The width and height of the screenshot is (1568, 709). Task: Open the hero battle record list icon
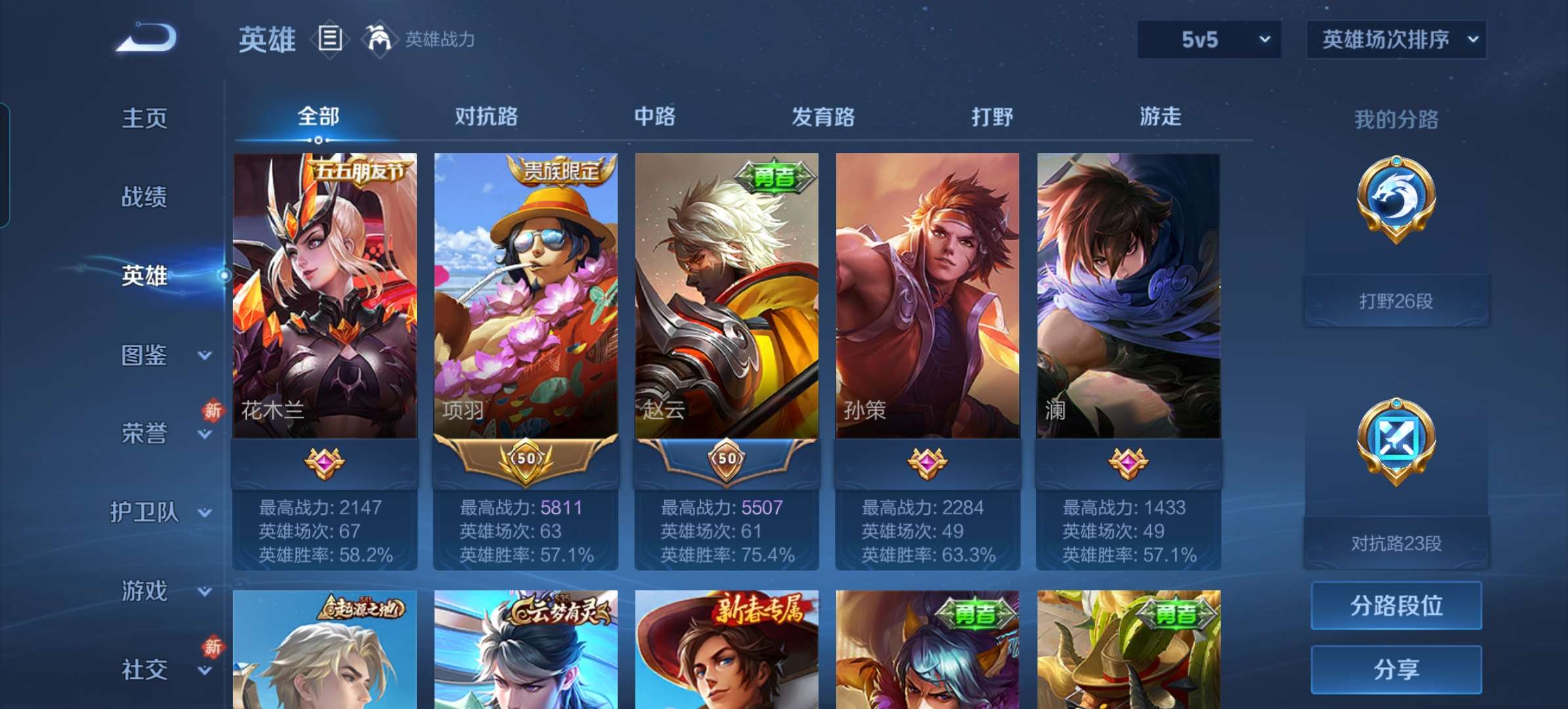click(330, 39)
